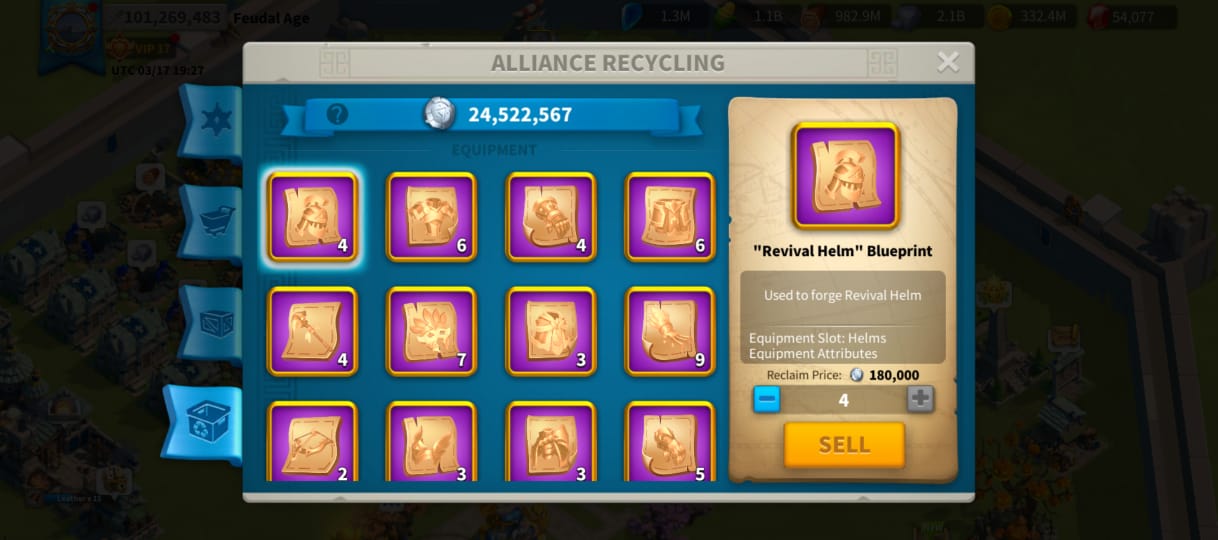Close the Alliance Recycling window
Screen dimensions: 1218x540
pyautogui.click(x=947, y=63)
